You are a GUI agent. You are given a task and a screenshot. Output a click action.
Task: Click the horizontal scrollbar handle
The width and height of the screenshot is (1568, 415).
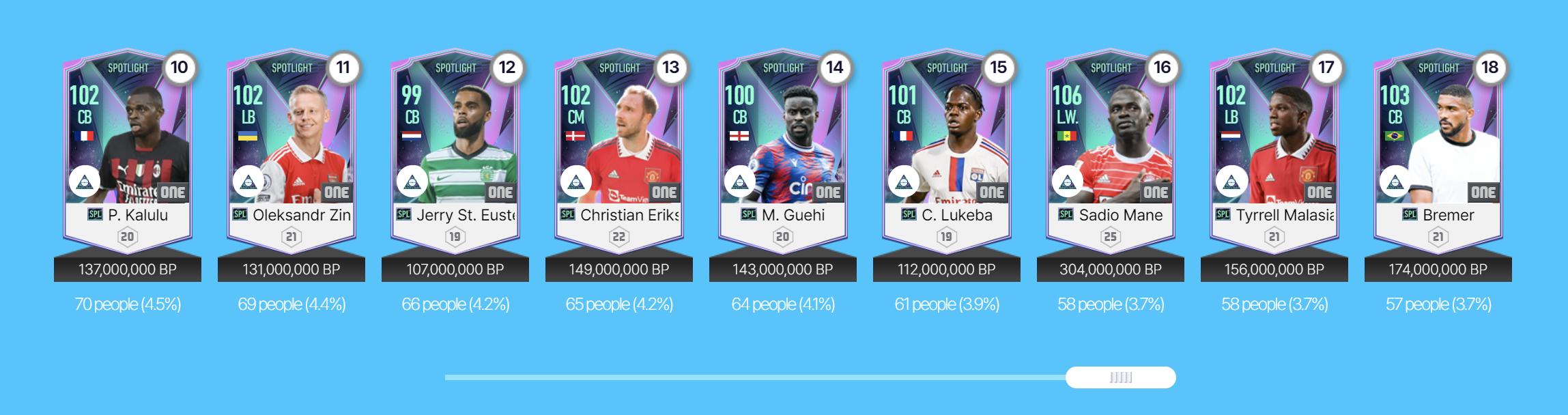[x=1120, y=377]
